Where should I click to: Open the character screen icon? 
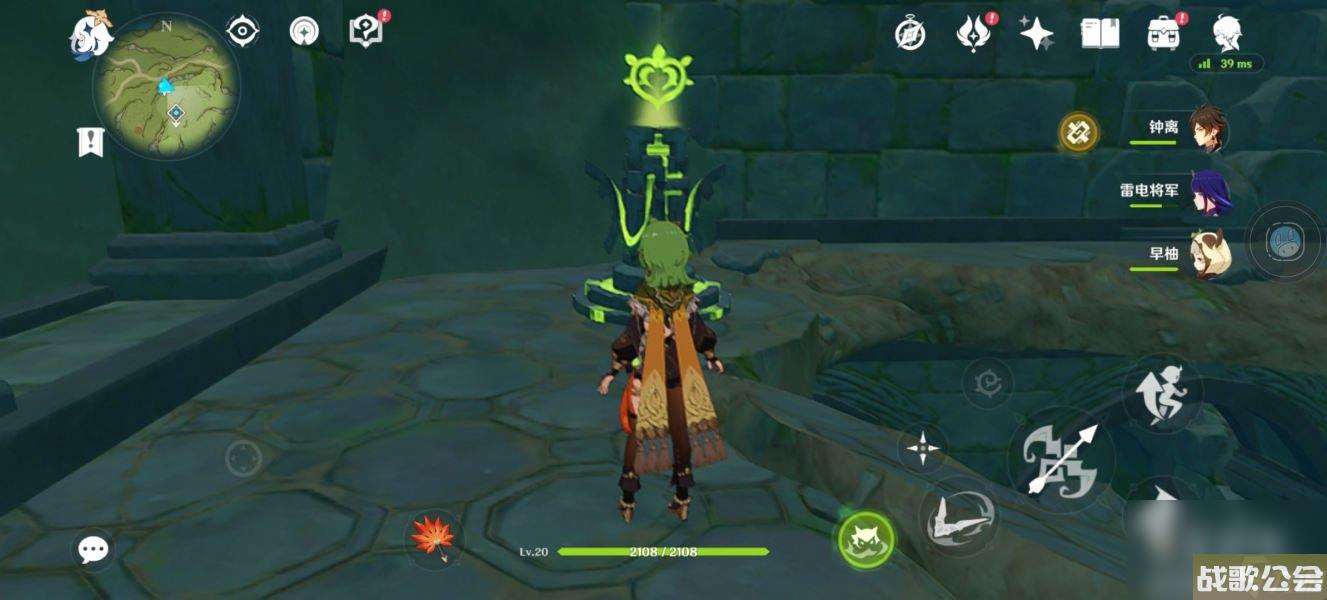point(1227,34)
